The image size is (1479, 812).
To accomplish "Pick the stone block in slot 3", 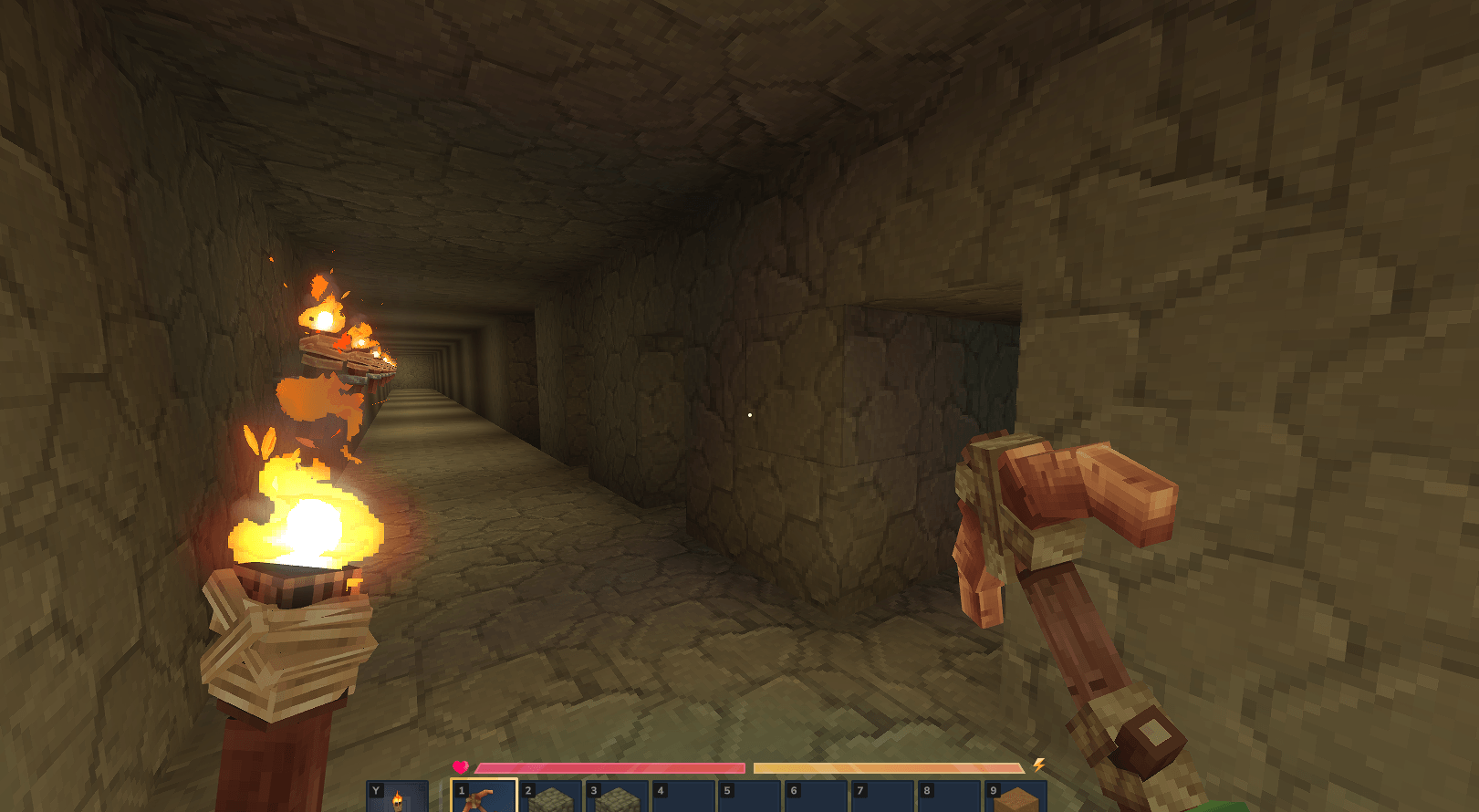I will [x=618, y=797].
